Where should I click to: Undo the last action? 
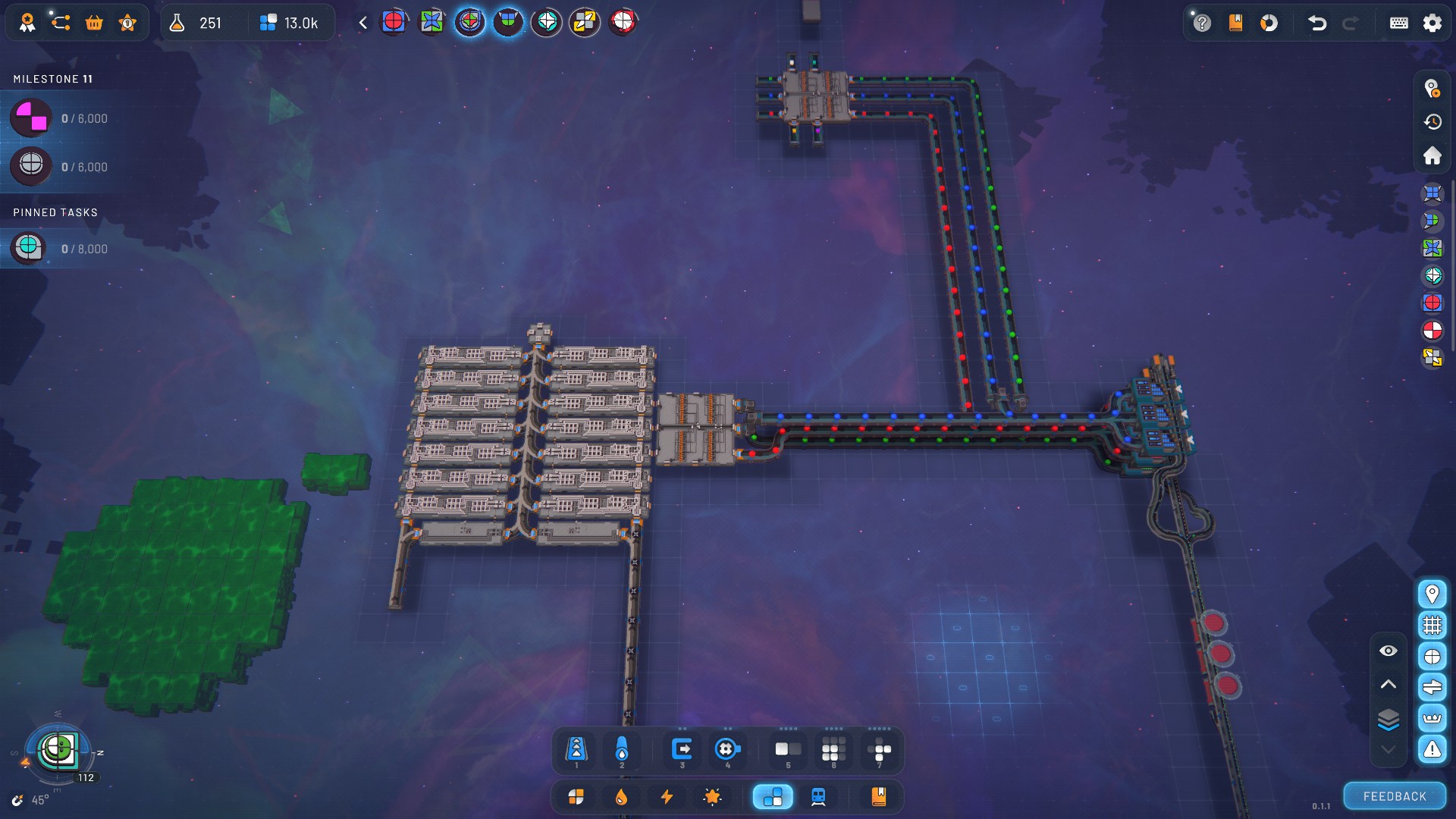pos(1317,23)
